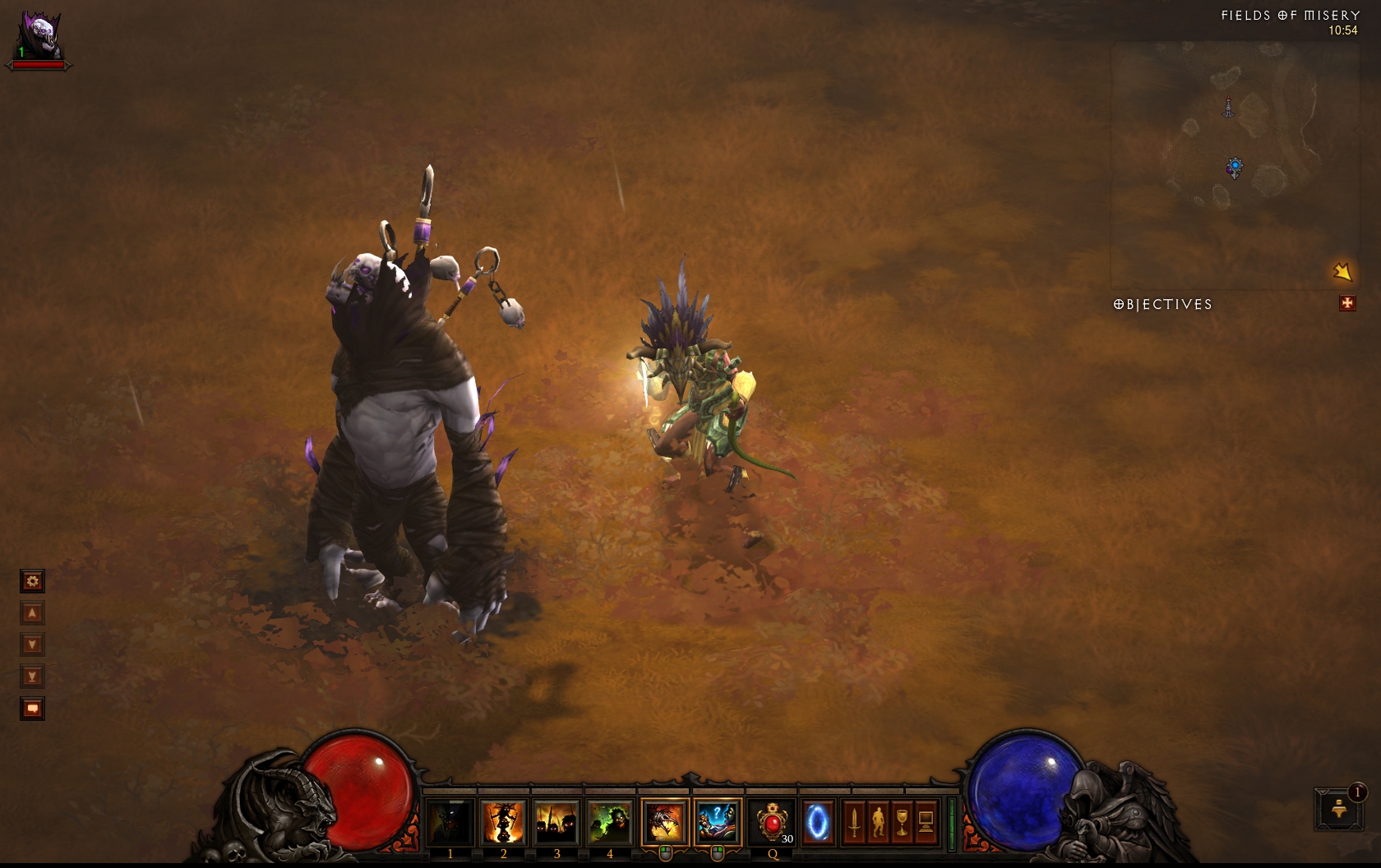The image size is (1381, 868).
Task: Summon the glowing-eyed fetish army skill
Action: pyautogui.click(x=557, y=821)
